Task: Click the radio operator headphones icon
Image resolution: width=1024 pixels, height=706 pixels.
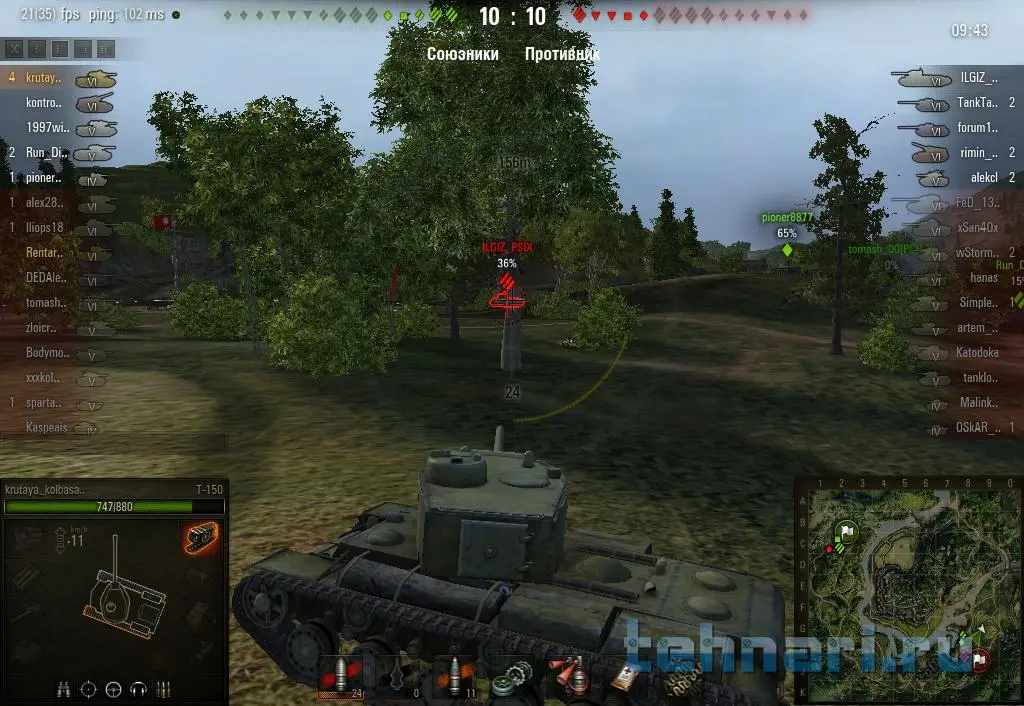Action: (138, 688)
